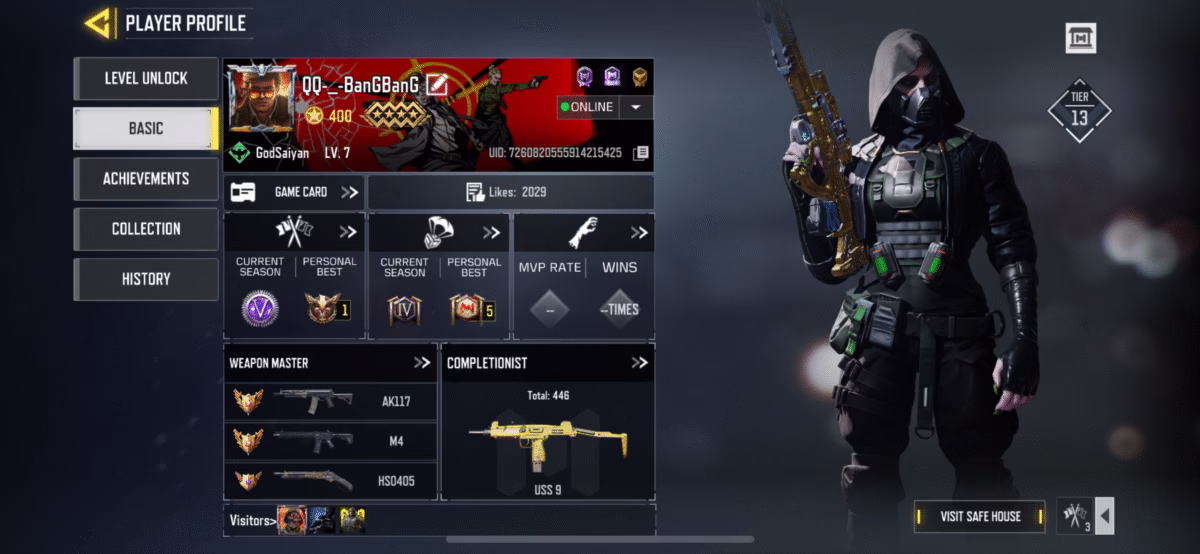This screenshot has height=554, width=1200.
Task: Edit the player name with pencil icon
Action: click(x=436, y=84)
